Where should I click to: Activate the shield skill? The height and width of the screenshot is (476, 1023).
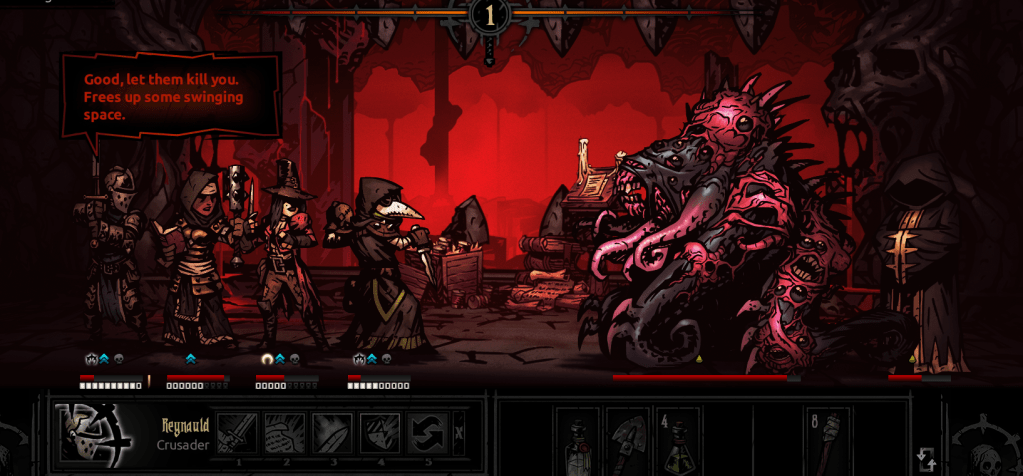coord(380,433)
